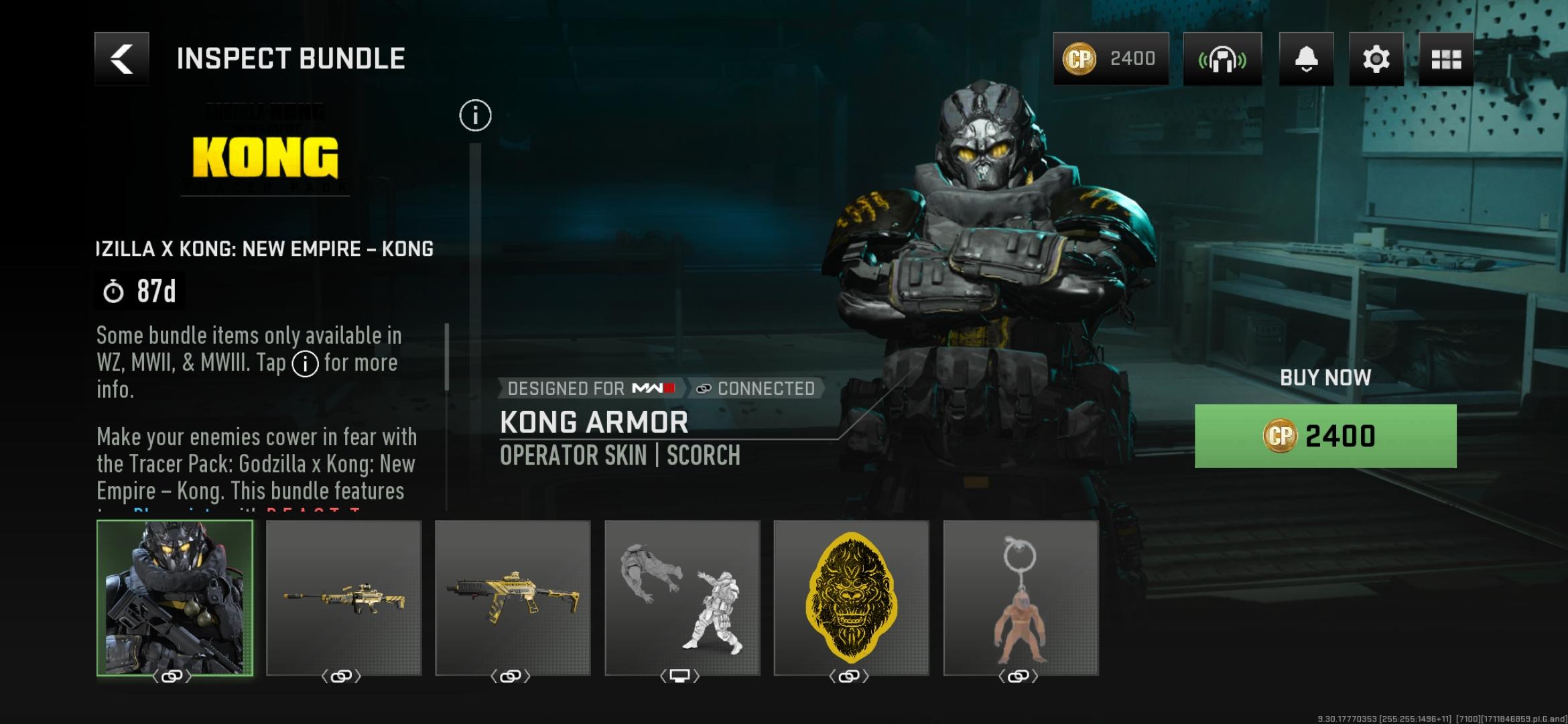The image size is (1568, 724).
Task: Toggle the headset voice chat icon
Action: (x=1222, y=59)
